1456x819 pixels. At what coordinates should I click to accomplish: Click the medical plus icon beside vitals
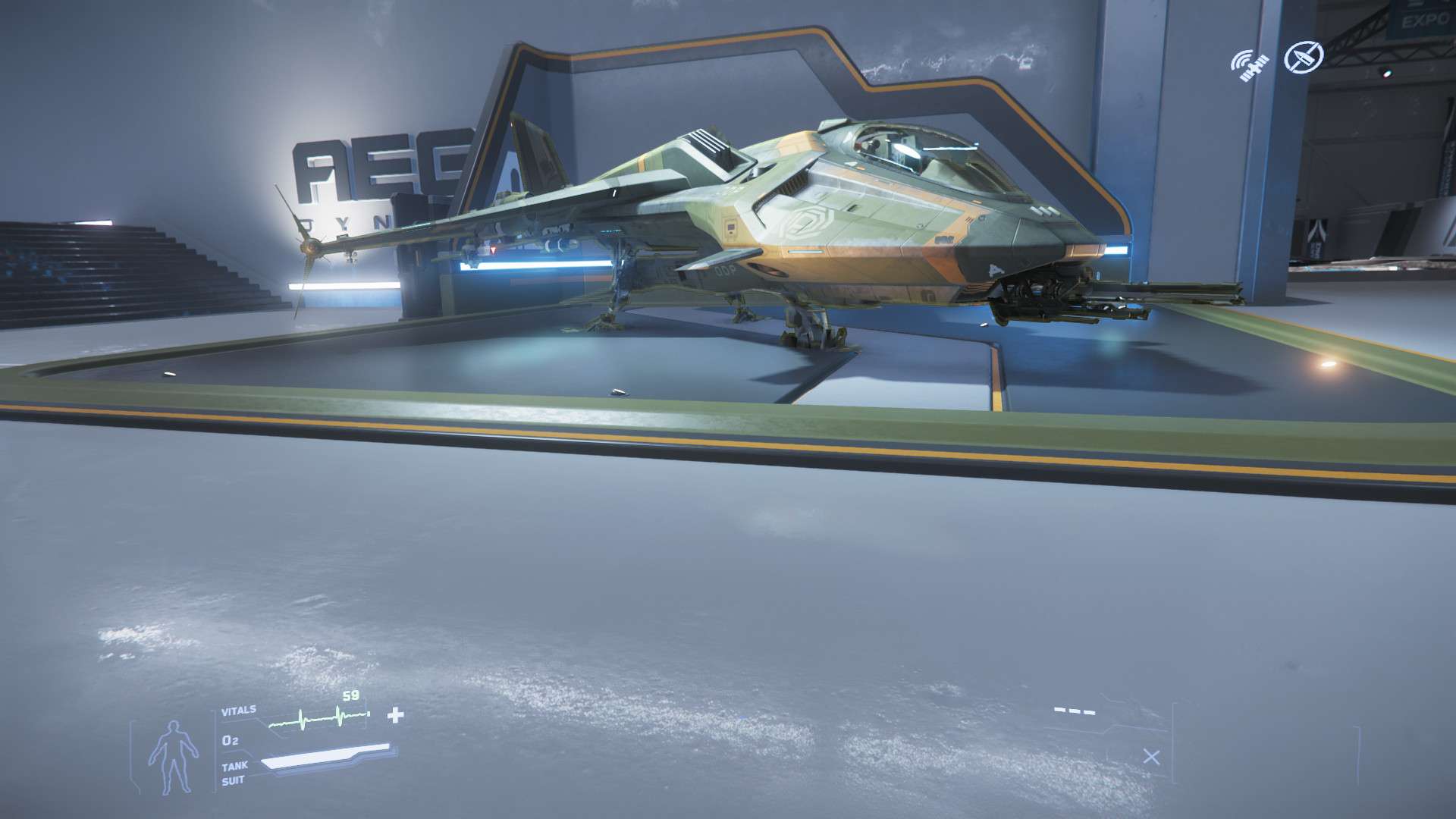click(x=396, y=715)
